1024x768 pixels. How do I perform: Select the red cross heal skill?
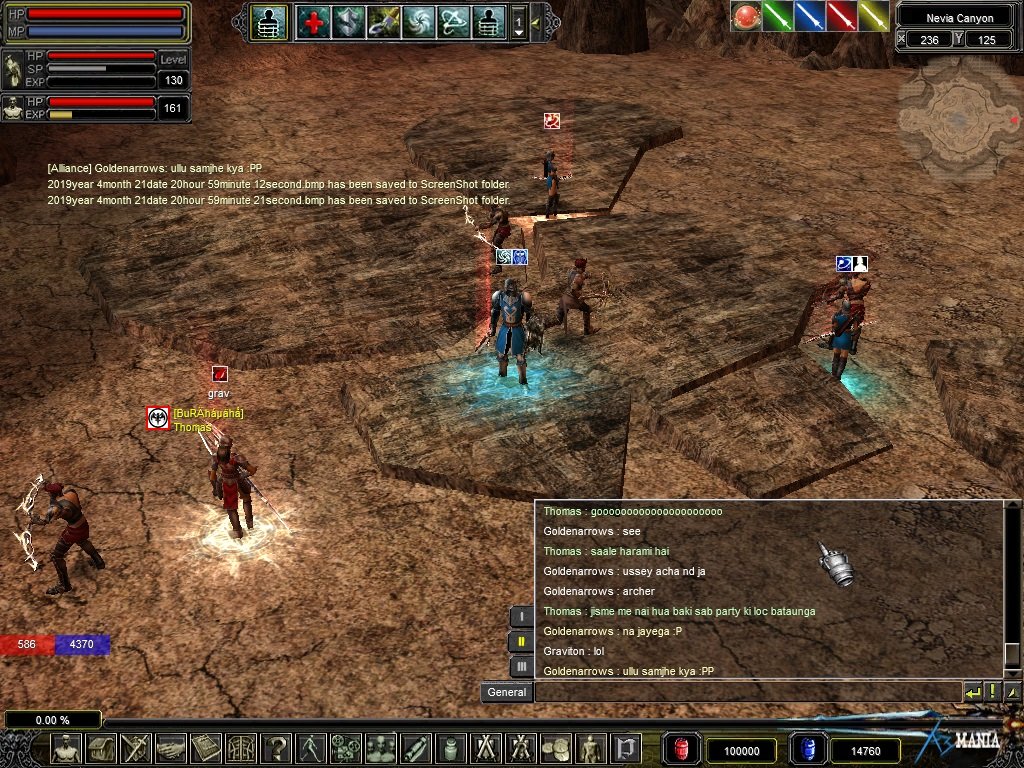313,22
